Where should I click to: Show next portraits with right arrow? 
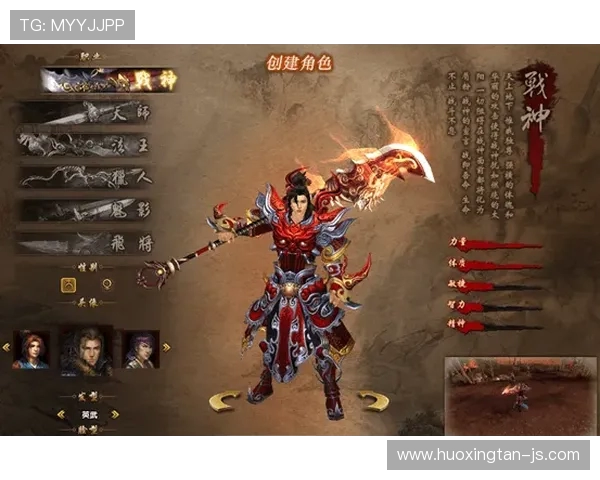(166, 348)
